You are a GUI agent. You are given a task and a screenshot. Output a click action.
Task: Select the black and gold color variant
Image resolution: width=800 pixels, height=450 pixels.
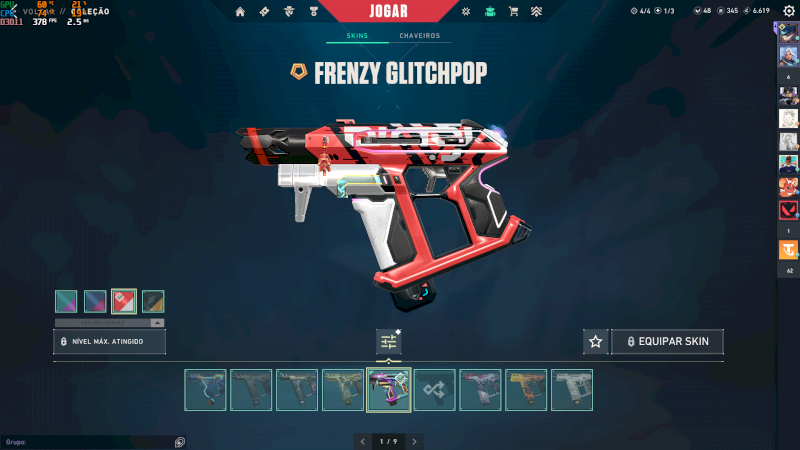pyautogui.click(x=153, y=301)
